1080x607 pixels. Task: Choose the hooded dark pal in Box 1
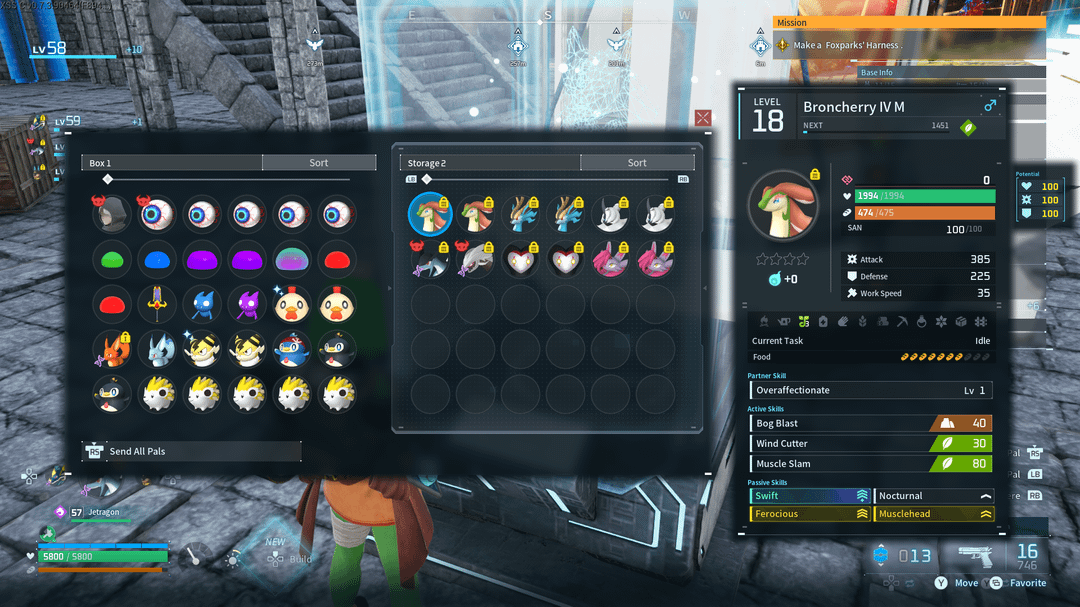[x=110, y=212]
